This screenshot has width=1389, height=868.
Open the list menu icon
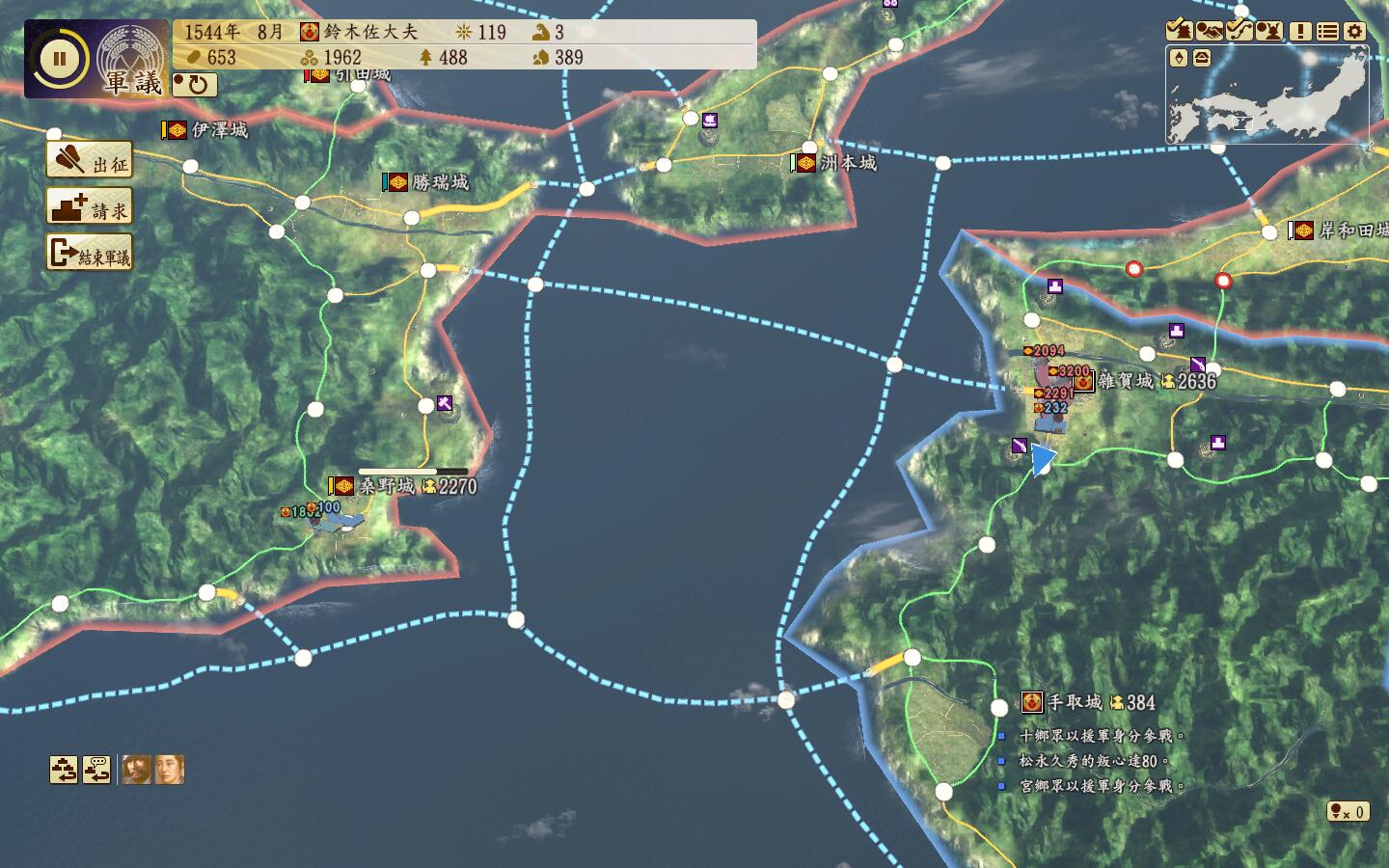(1327, 31)
